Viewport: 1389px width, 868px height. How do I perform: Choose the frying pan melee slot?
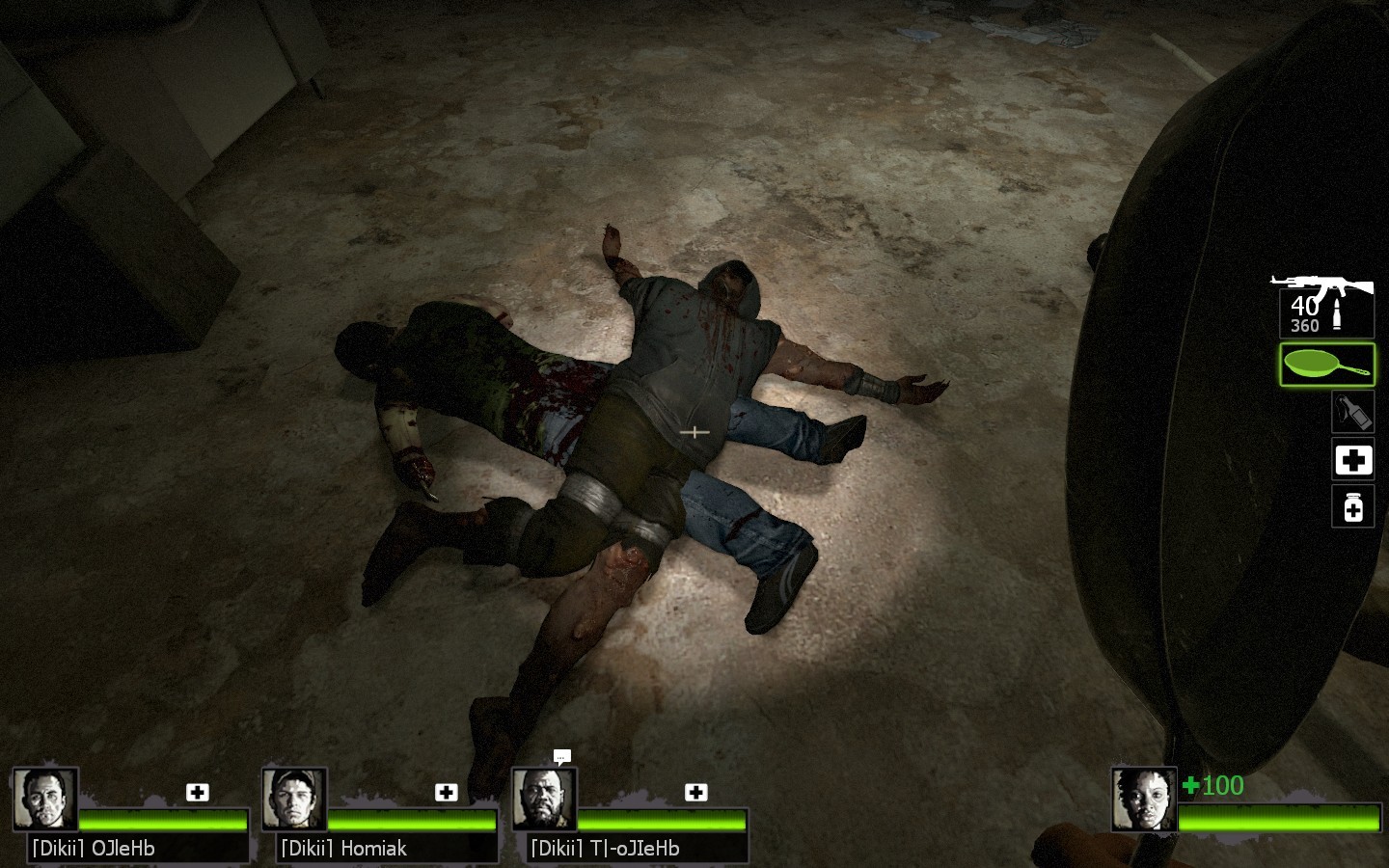coord(1326,366)
